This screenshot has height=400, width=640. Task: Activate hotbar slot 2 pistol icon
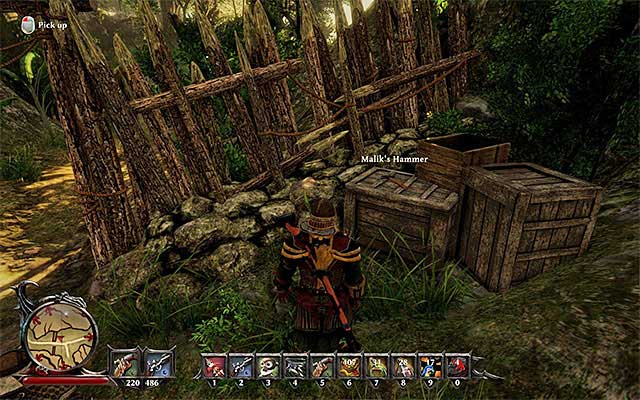(x=241, y=366)
